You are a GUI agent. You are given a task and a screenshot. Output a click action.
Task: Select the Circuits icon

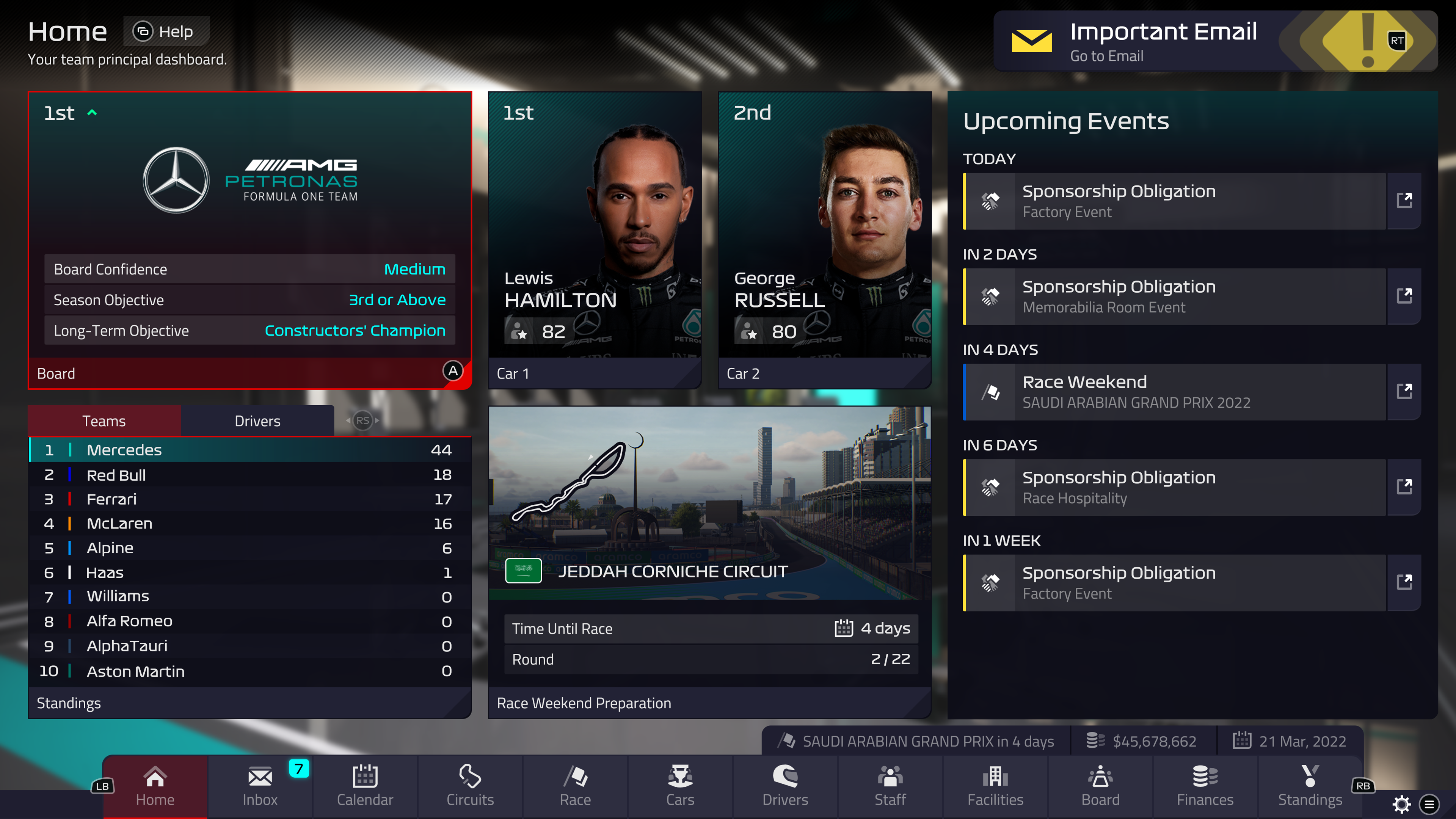tap(470, 786)
